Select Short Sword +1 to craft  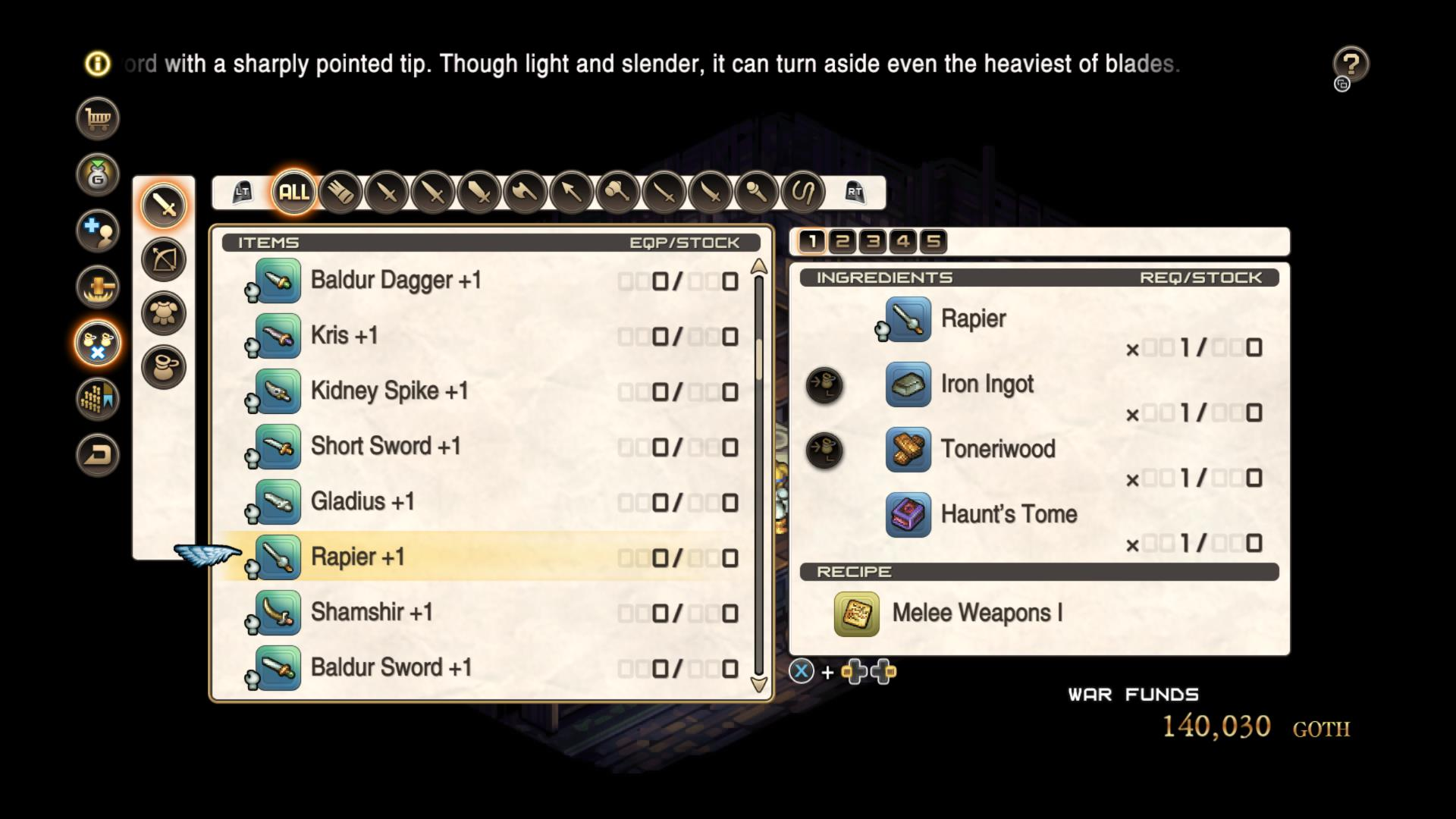pos(385,447)
